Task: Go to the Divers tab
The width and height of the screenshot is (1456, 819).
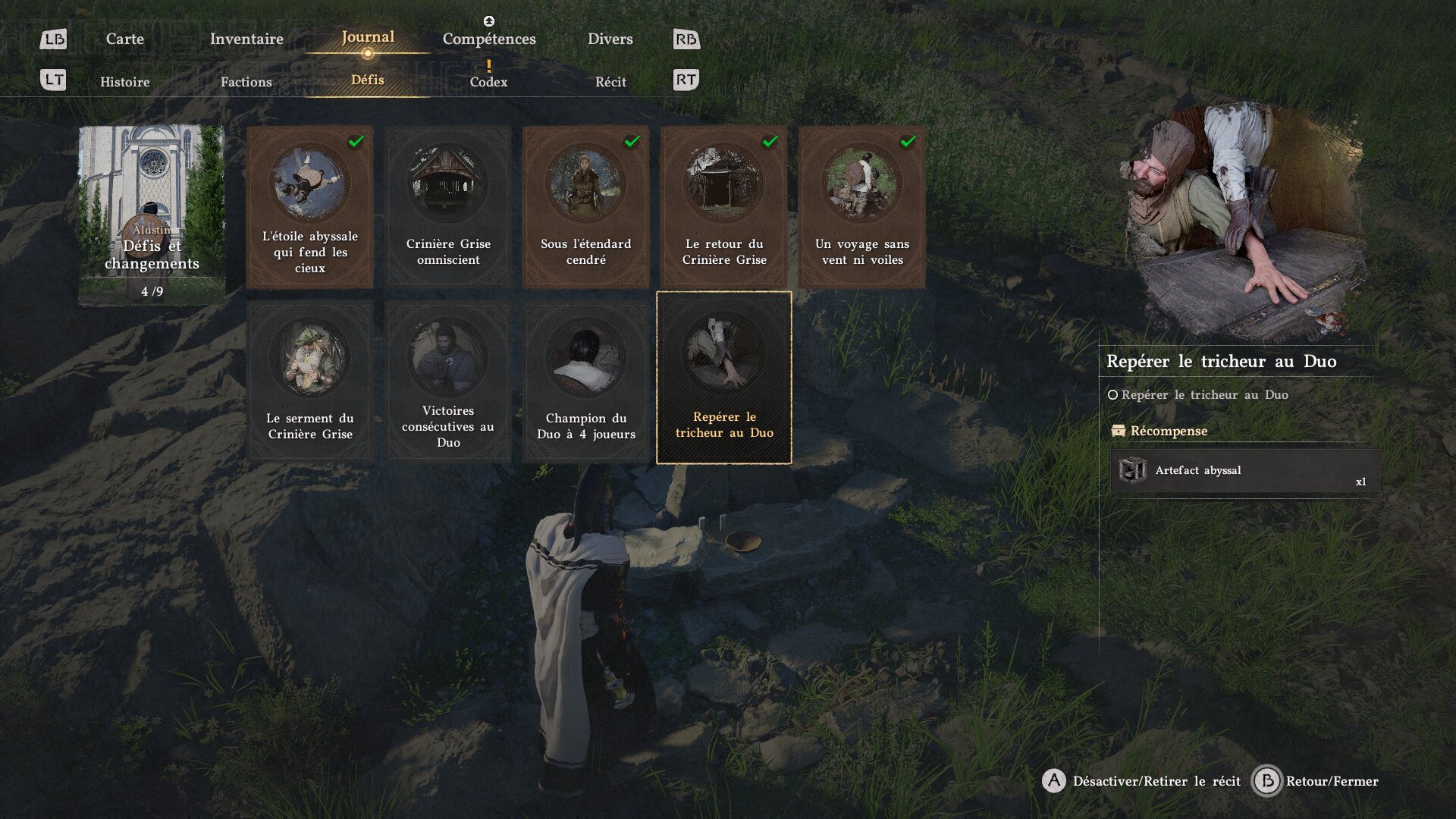Action: [x=610, y=39]
